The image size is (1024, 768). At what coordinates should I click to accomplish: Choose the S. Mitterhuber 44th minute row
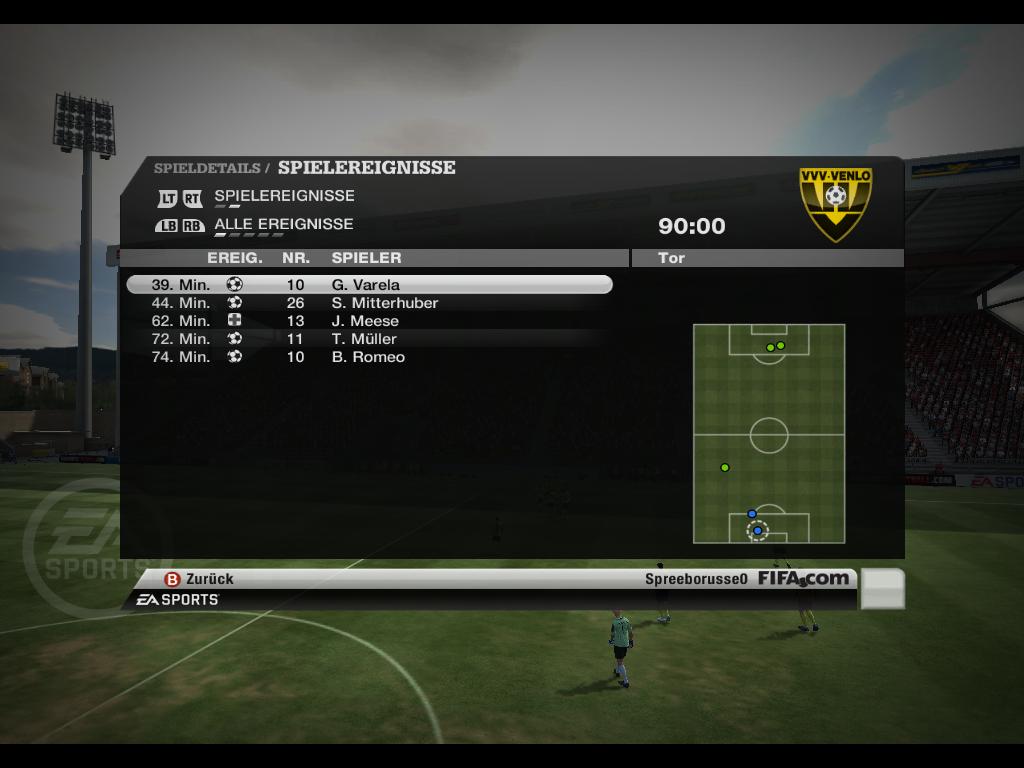(x=368, y=303)
